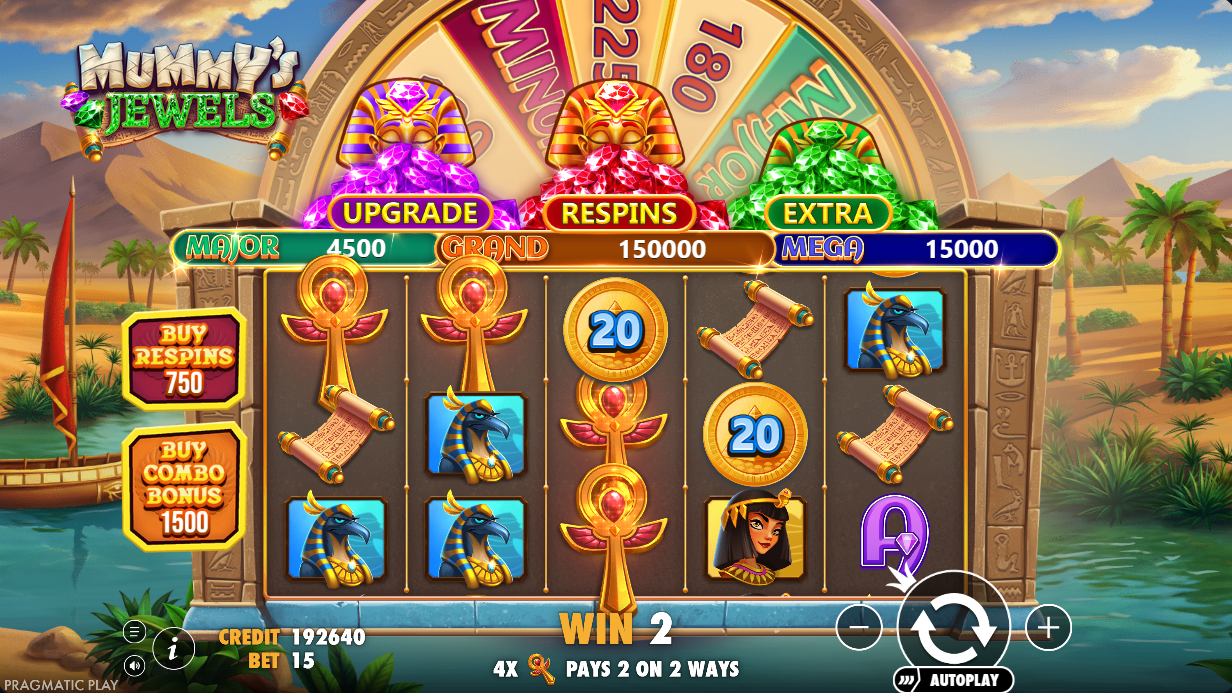
Task: Open the Autoplay options
Action: pyautogui.click(x=953, y=680)
